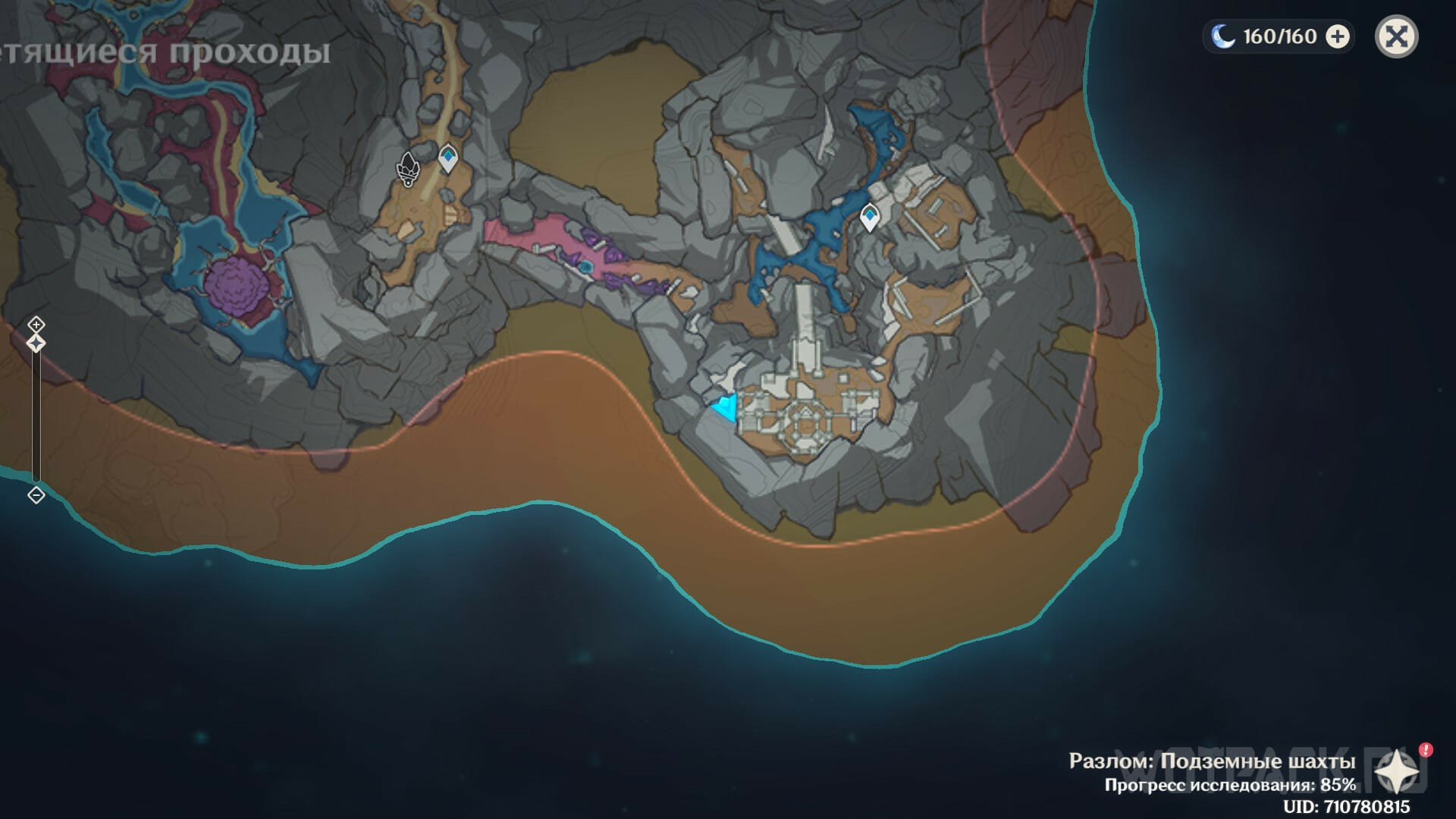Viewport: 1456px width, 819px height.
Task: Click the map zoom slider handle
Action: pos(36,344)
